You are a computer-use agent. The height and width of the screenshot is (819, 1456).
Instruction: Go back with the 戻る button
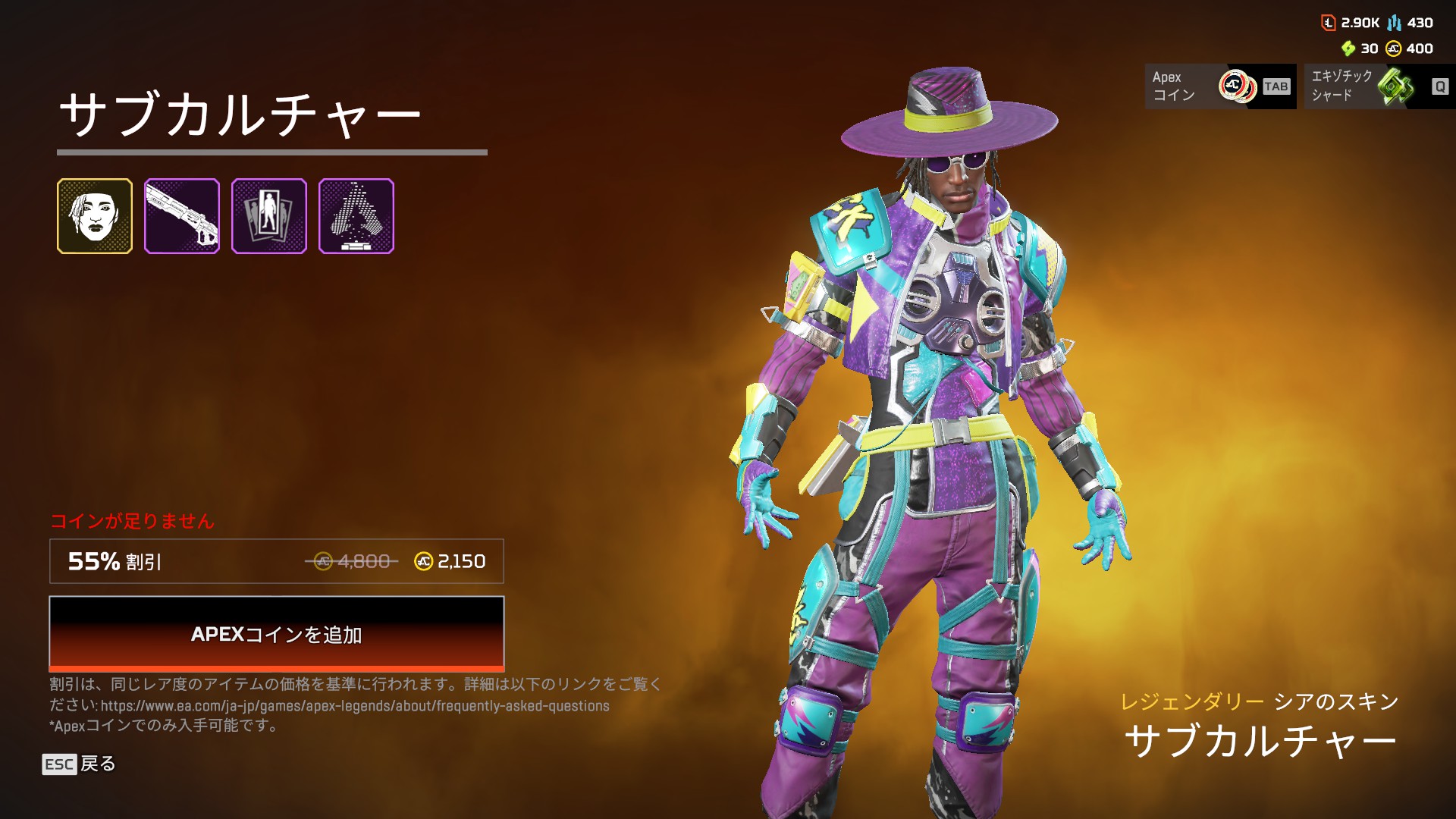point(80,764)
